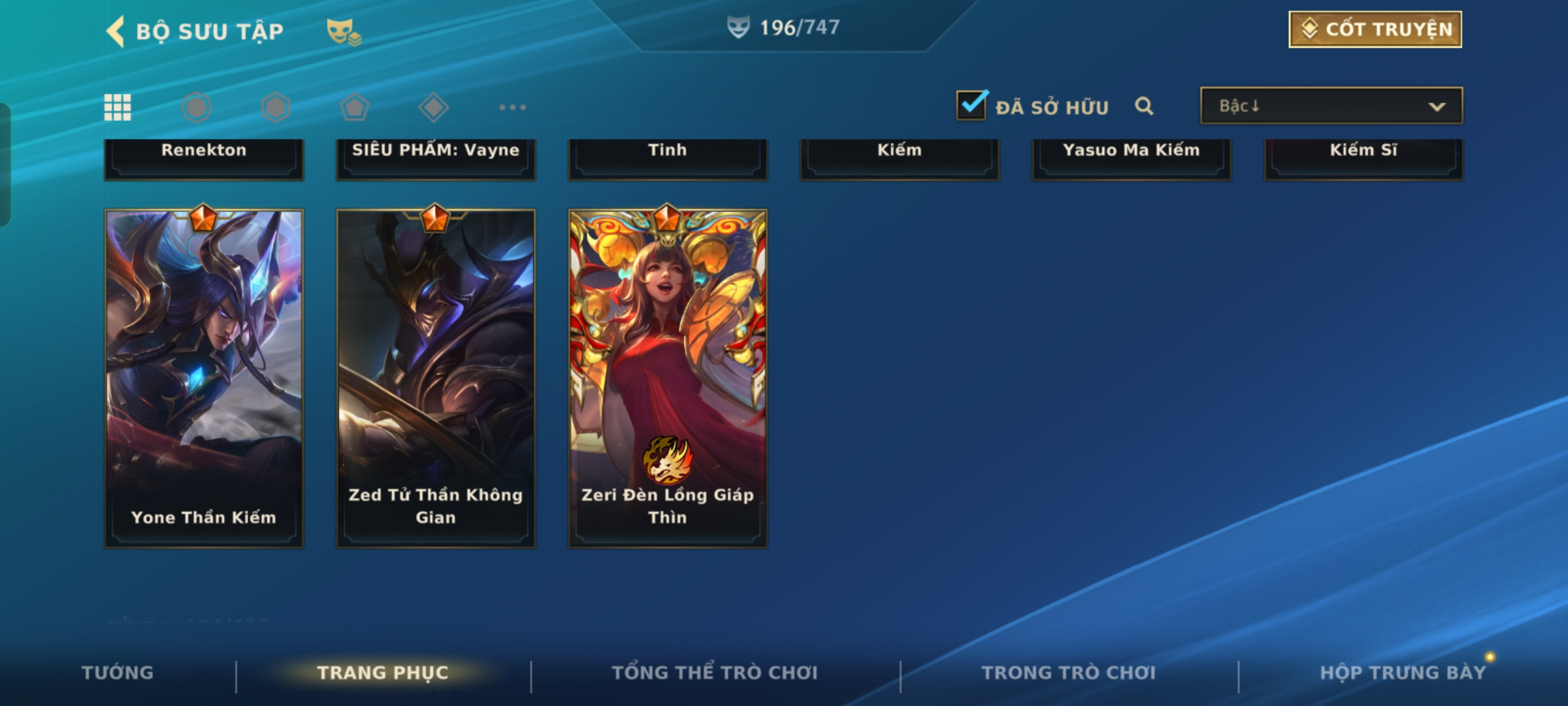
Task: Select the SIÊU PHẨM: Vayne skin card
Action: click(x=436, y=157)
